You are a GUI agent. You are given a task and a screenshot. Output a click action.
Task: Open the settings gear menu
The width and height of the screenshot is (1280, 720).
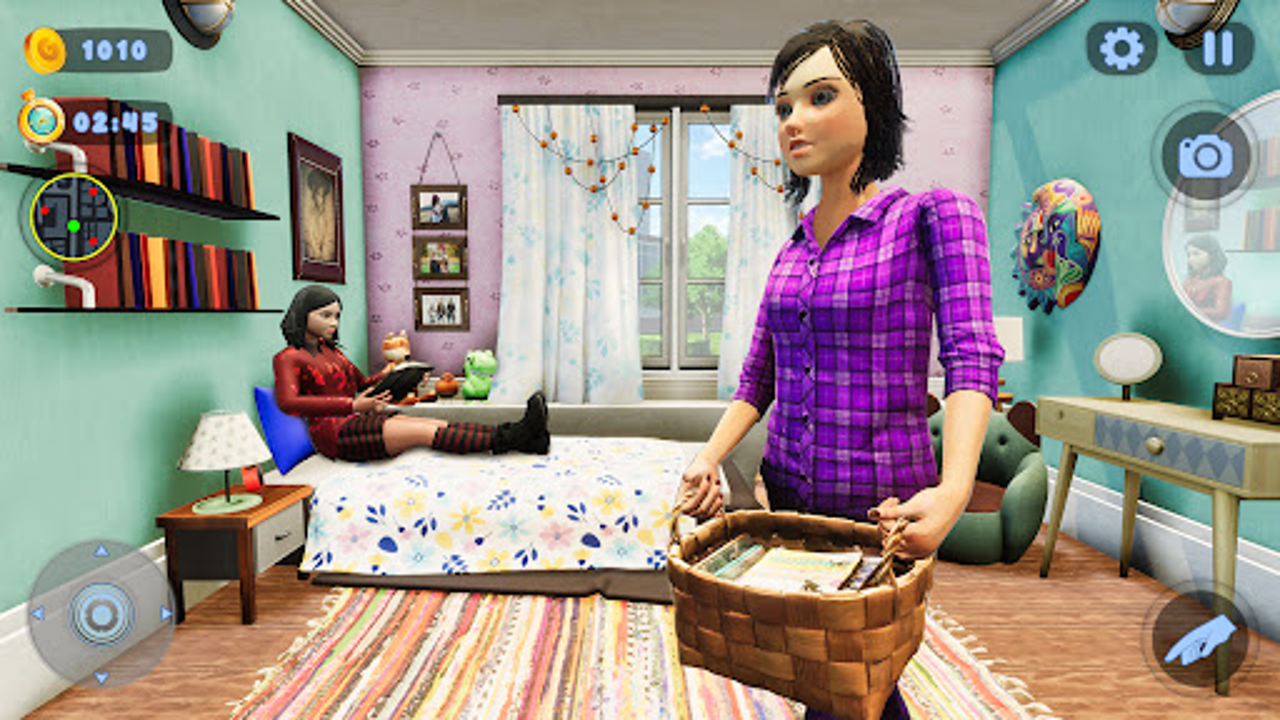click(x=1121, y=48)
